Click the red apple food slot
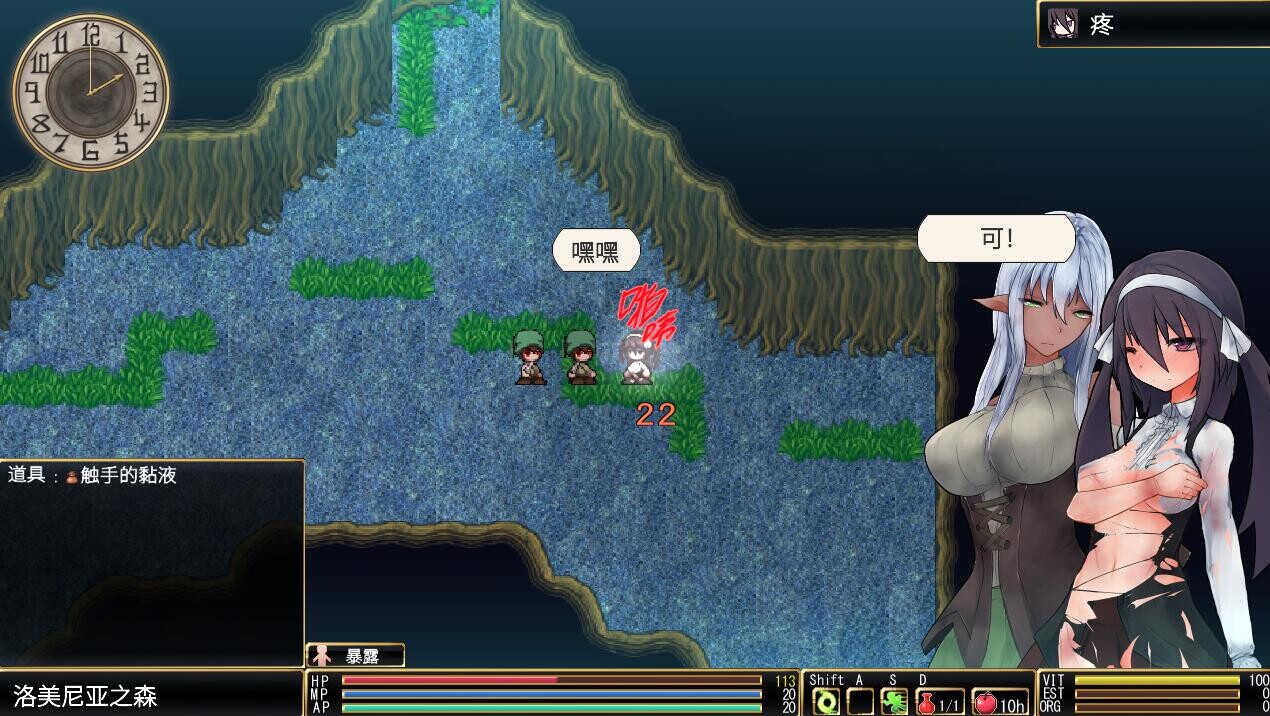Viewport: 1270px width, 716px height. (x=1000, y=702)
